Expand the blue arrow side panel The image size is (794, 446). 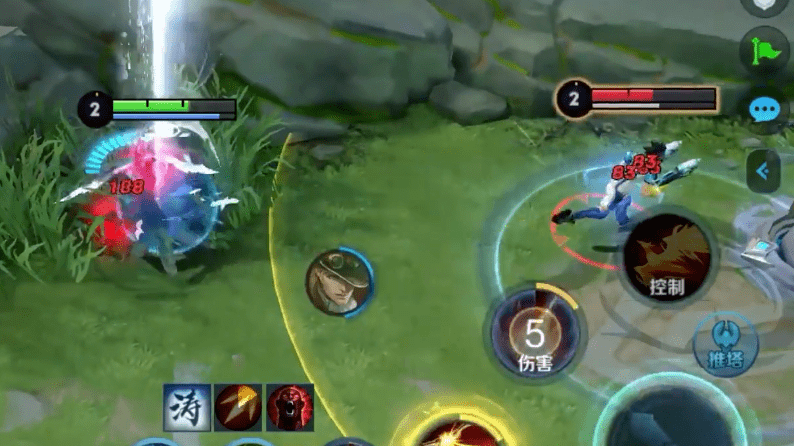pyautogui.click(x=765, y=171)
